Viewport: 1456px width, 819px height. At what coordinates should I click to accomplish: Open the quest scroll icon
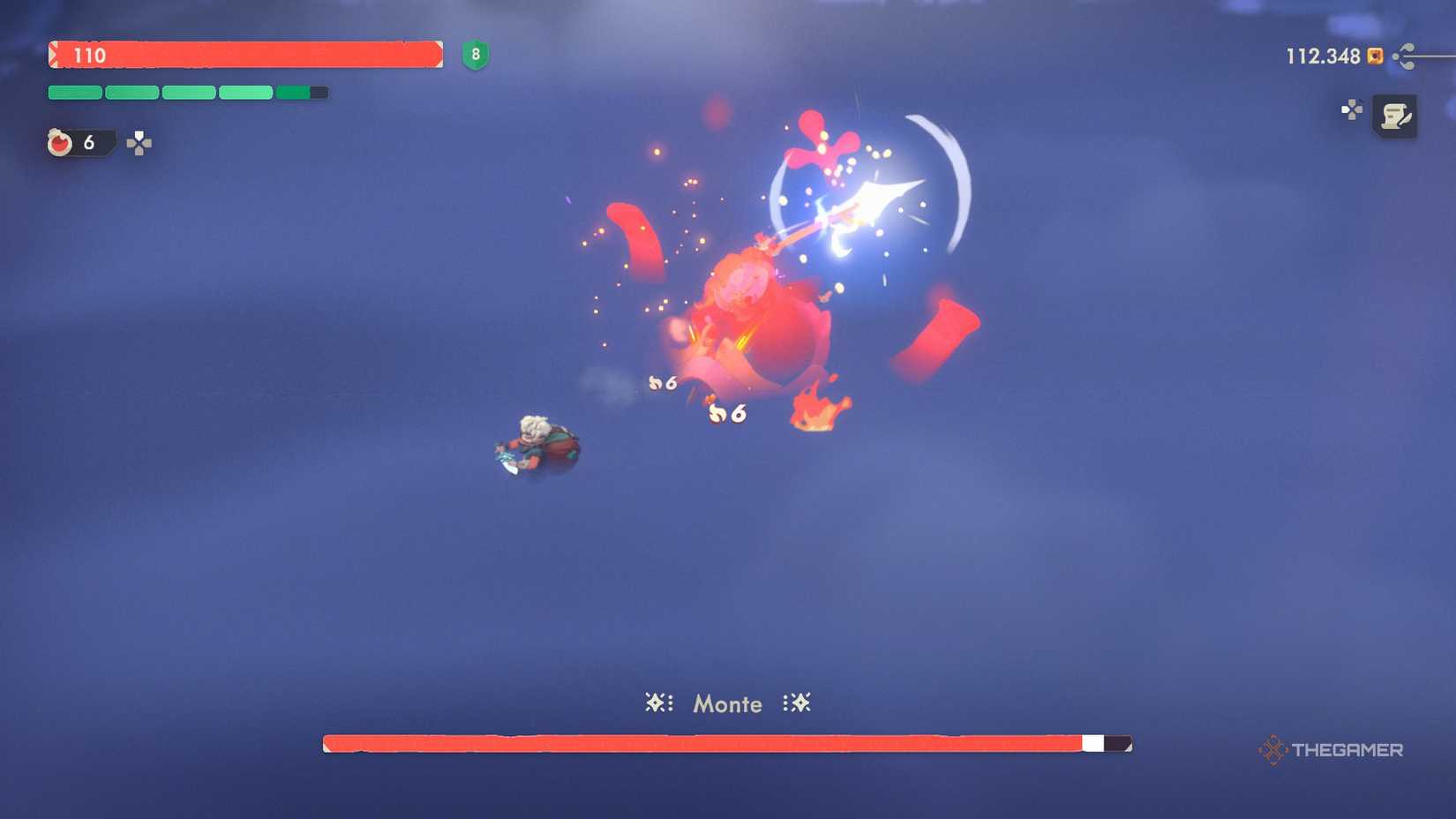coord(1397,116)
